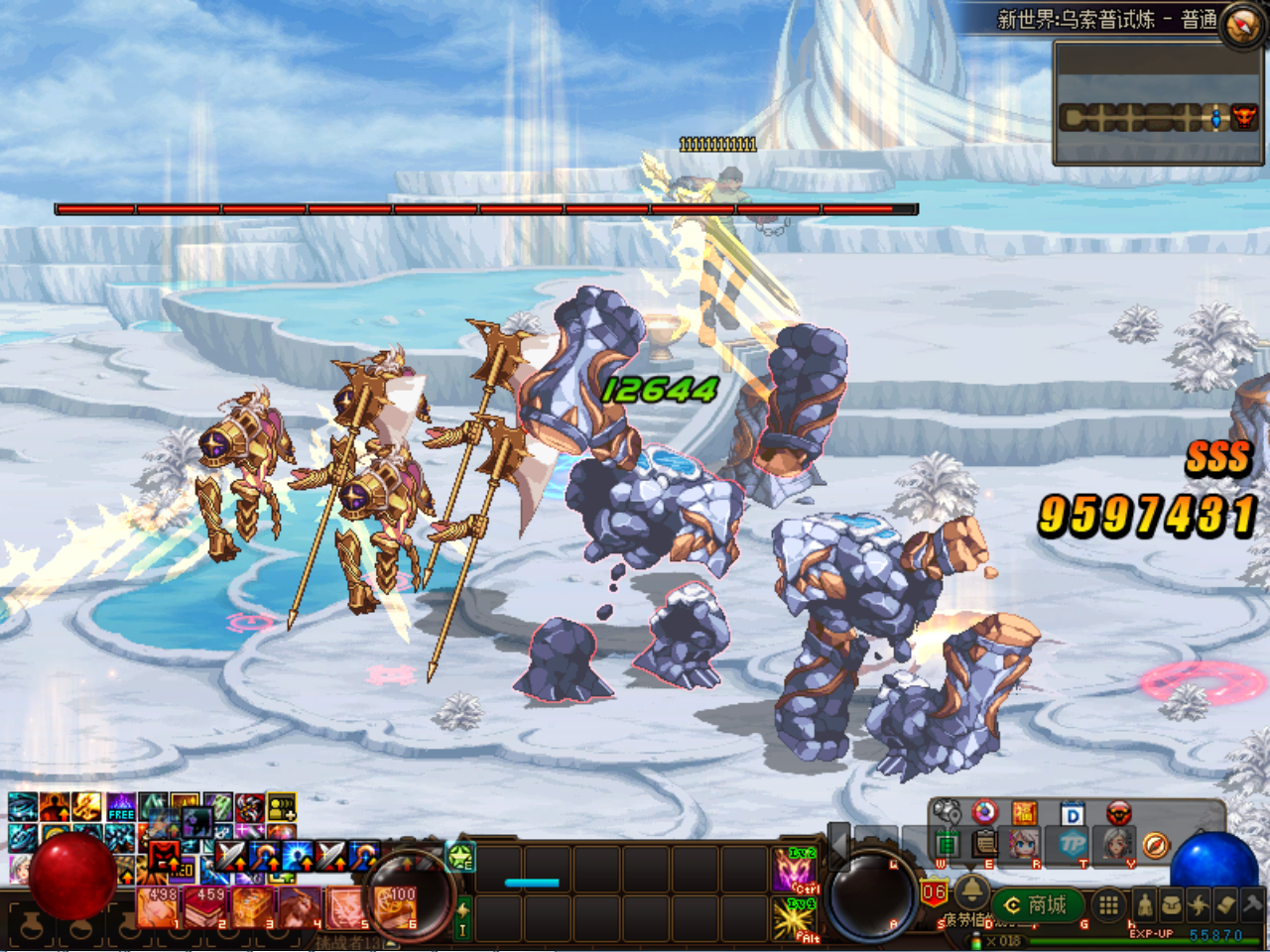Open the grid-shaped full menu icon
The image size is (1270, 952).
[1107, 905]
